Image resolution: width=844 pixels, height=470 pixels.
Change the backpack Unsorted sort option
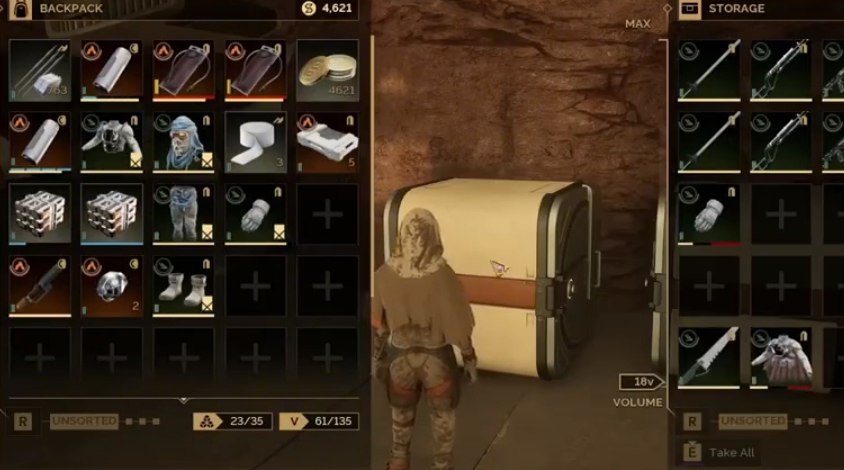(84, 421)
